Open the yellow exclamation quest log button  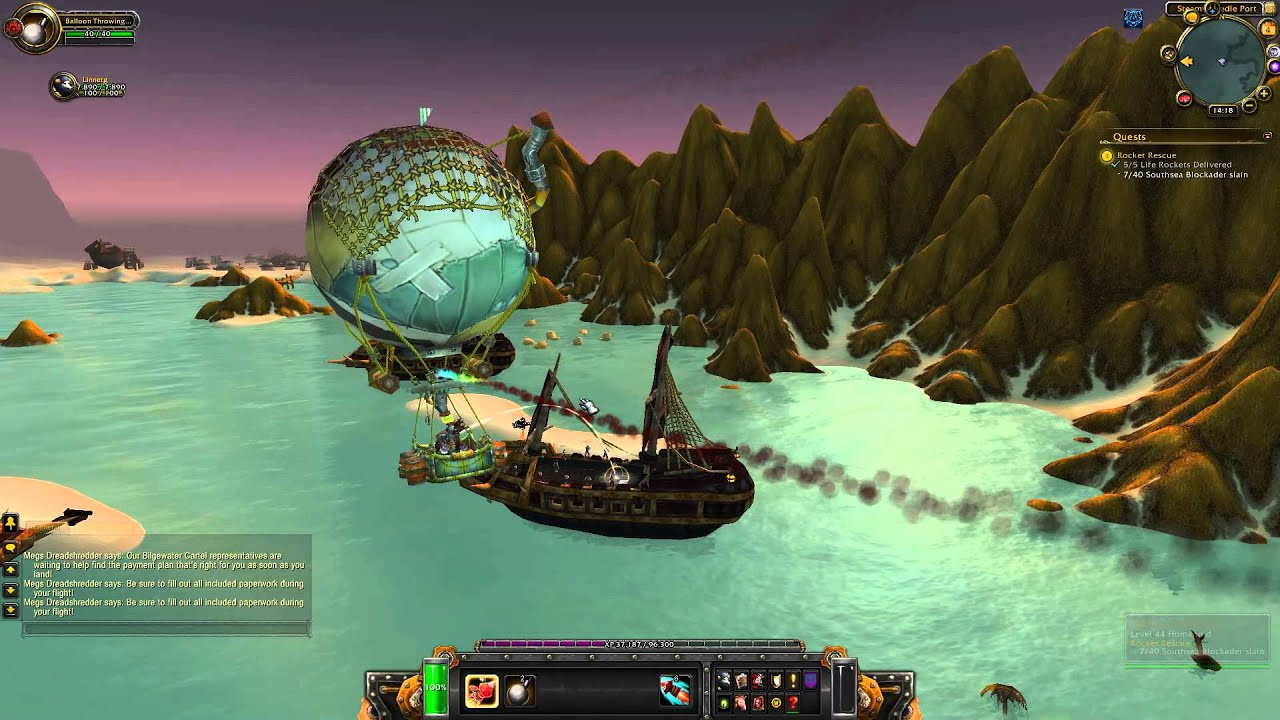click(x=793, y=681)
